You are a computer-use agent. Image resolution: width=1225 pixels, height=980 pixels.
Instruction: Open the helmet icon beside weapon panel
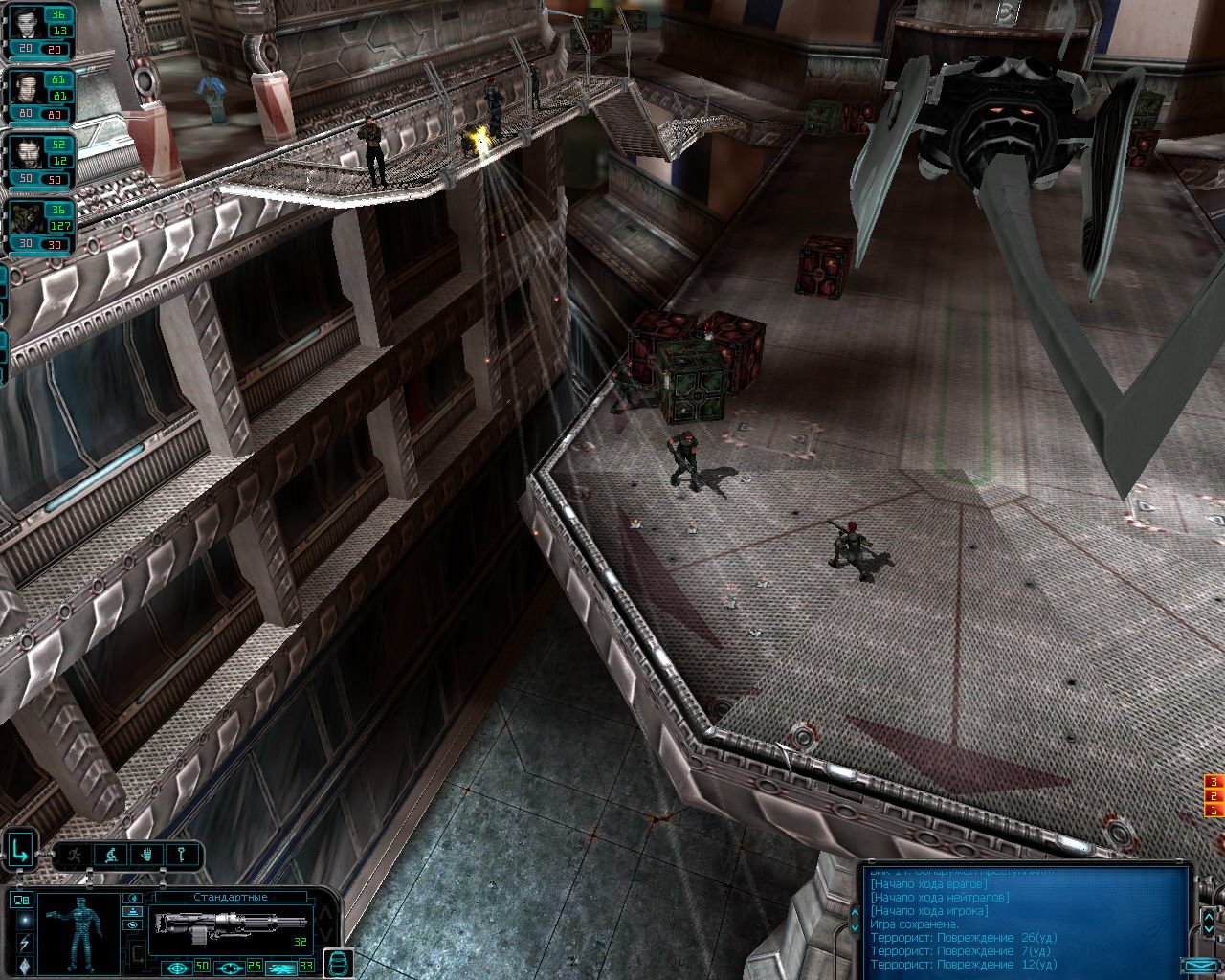click(x=339, y=962)
